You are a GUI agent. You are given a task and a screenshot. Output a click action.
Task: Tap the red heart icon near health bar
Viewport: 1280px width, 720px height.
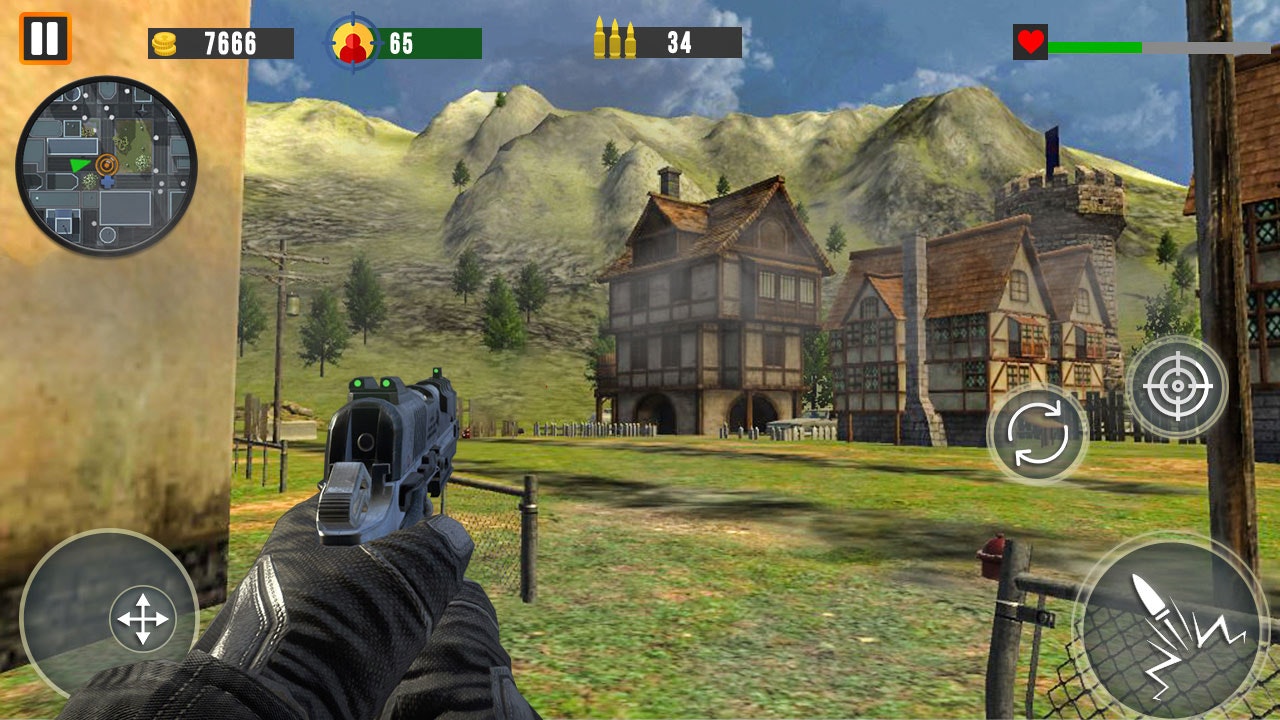coord(1029,41)
